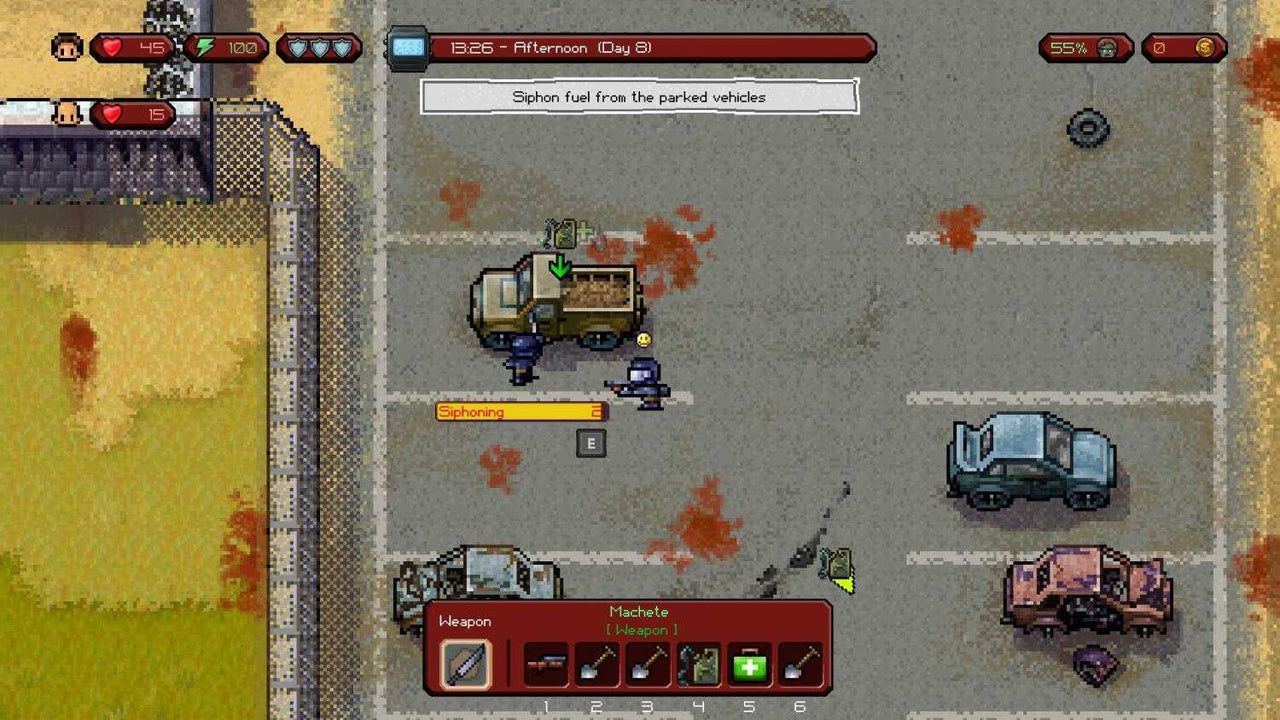The width and height of the screenshot is (1280, 720).
Task: Select the shovel in hotbar slot 3
Action: 647,664
